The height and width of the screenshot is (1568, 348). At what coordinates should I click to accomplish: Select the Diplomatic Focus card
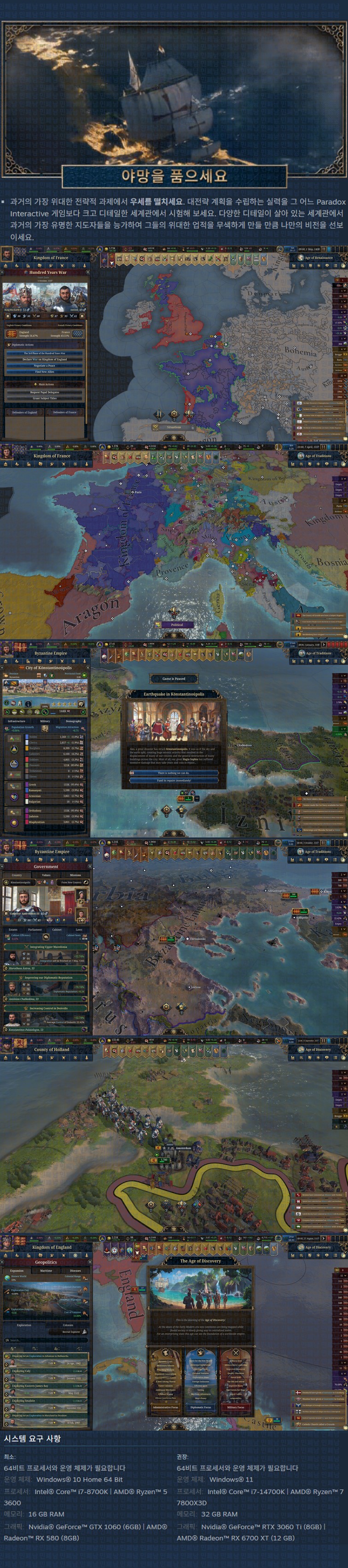201,1407
